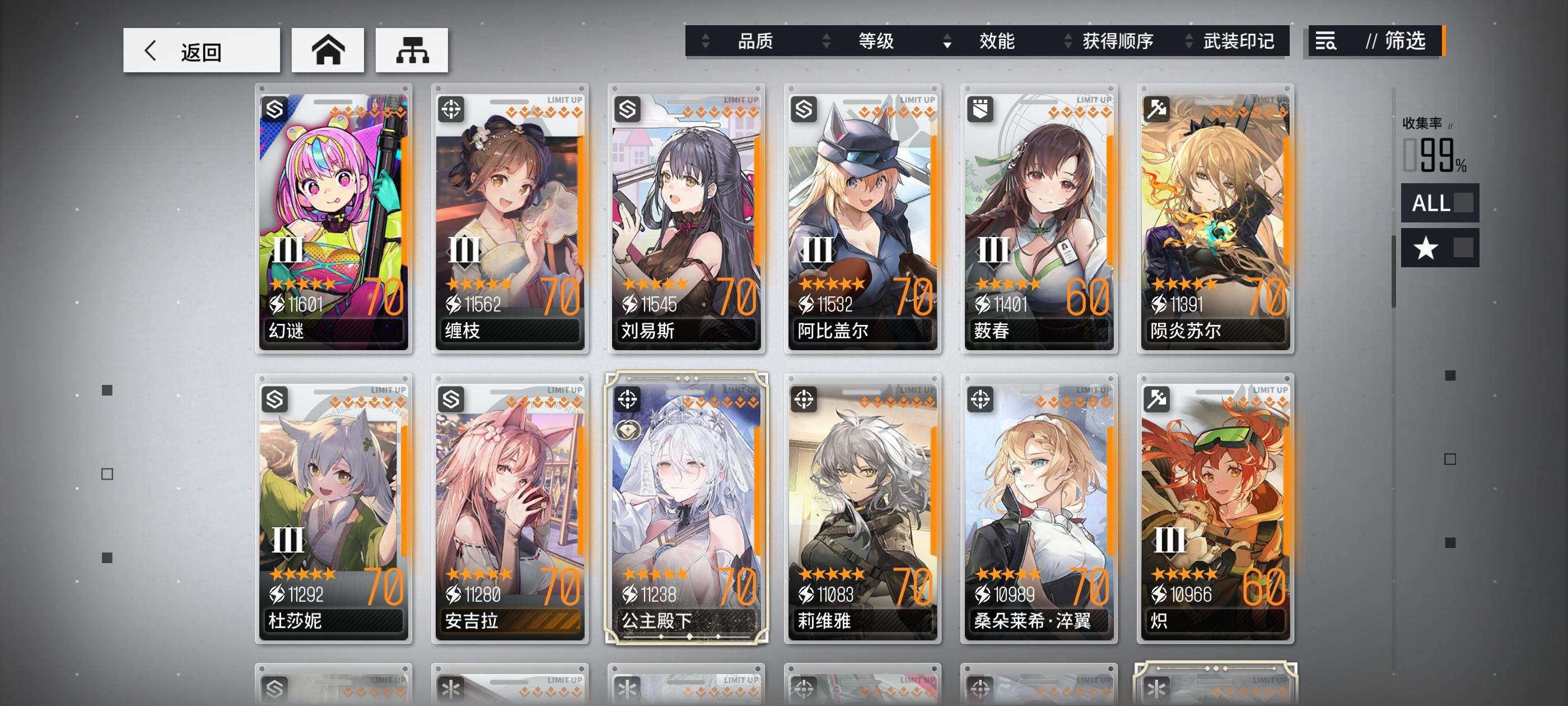Click the 返回 back button
The width and height of the screenshot is (1568, 706).
201,50
